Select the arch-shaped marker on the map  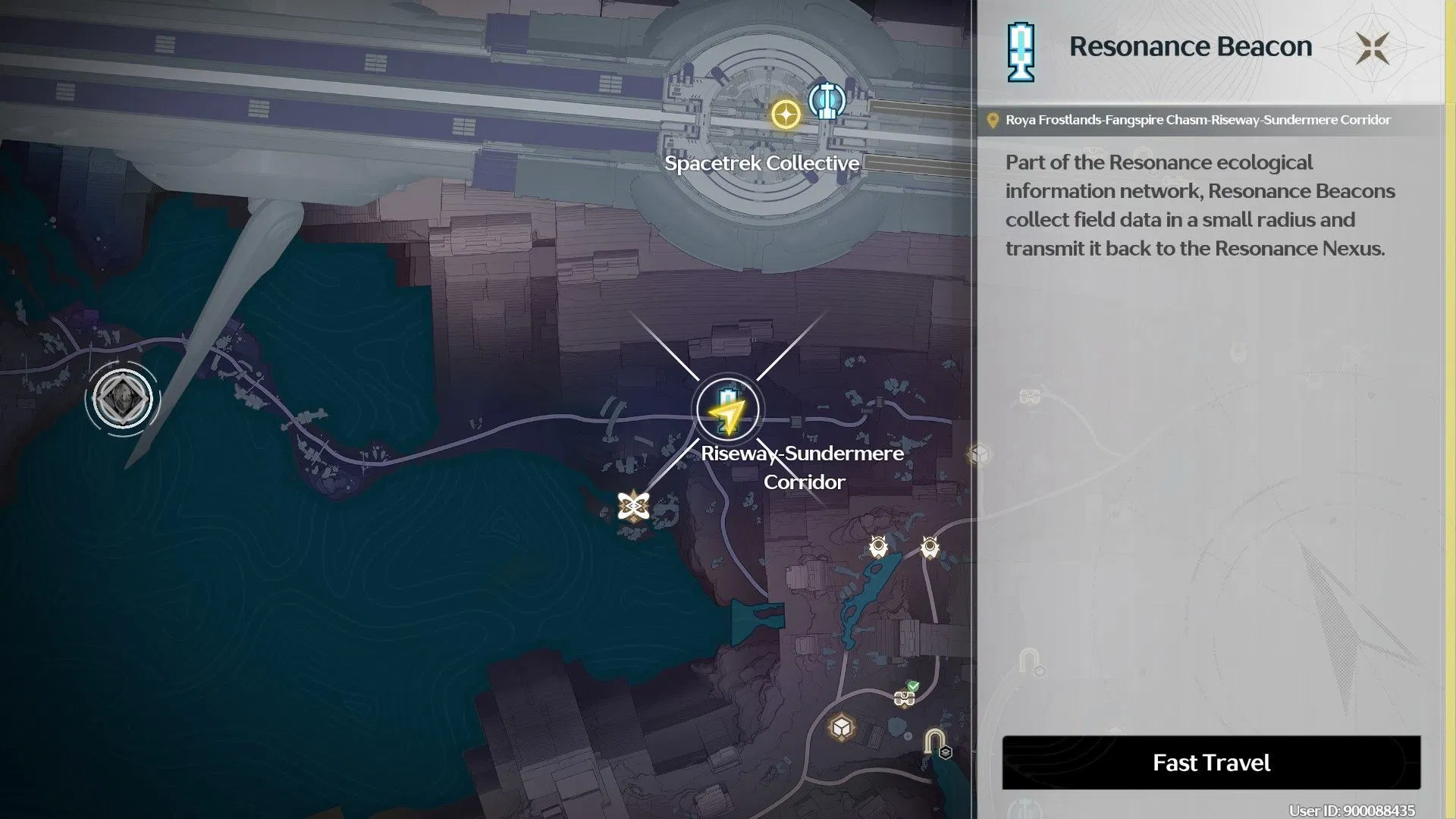pyautogui.click(x=935, y=741)
